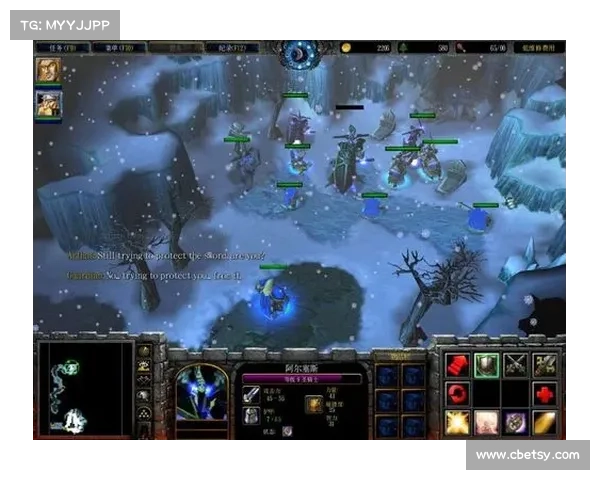
Task: Open the red cross hero skills menu
Action: (x=544, y=393)
